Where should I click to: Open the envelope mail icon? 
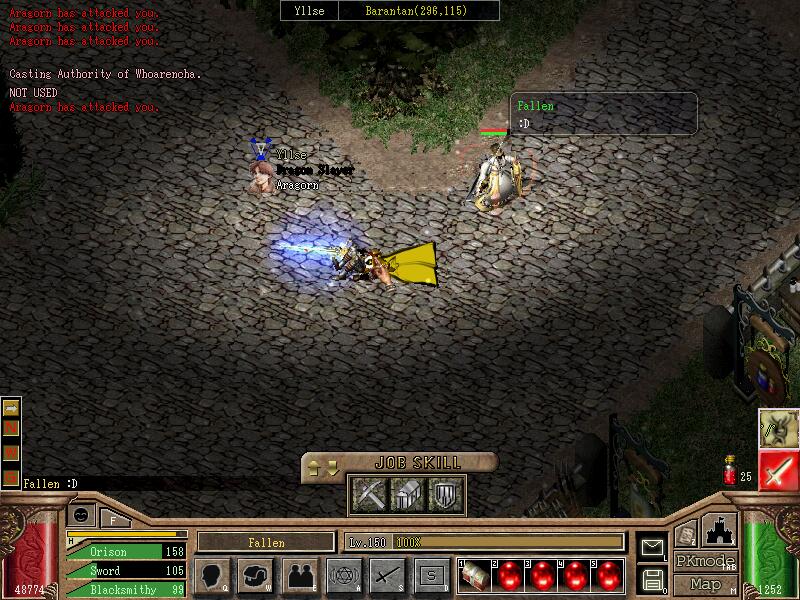(652, 547)
